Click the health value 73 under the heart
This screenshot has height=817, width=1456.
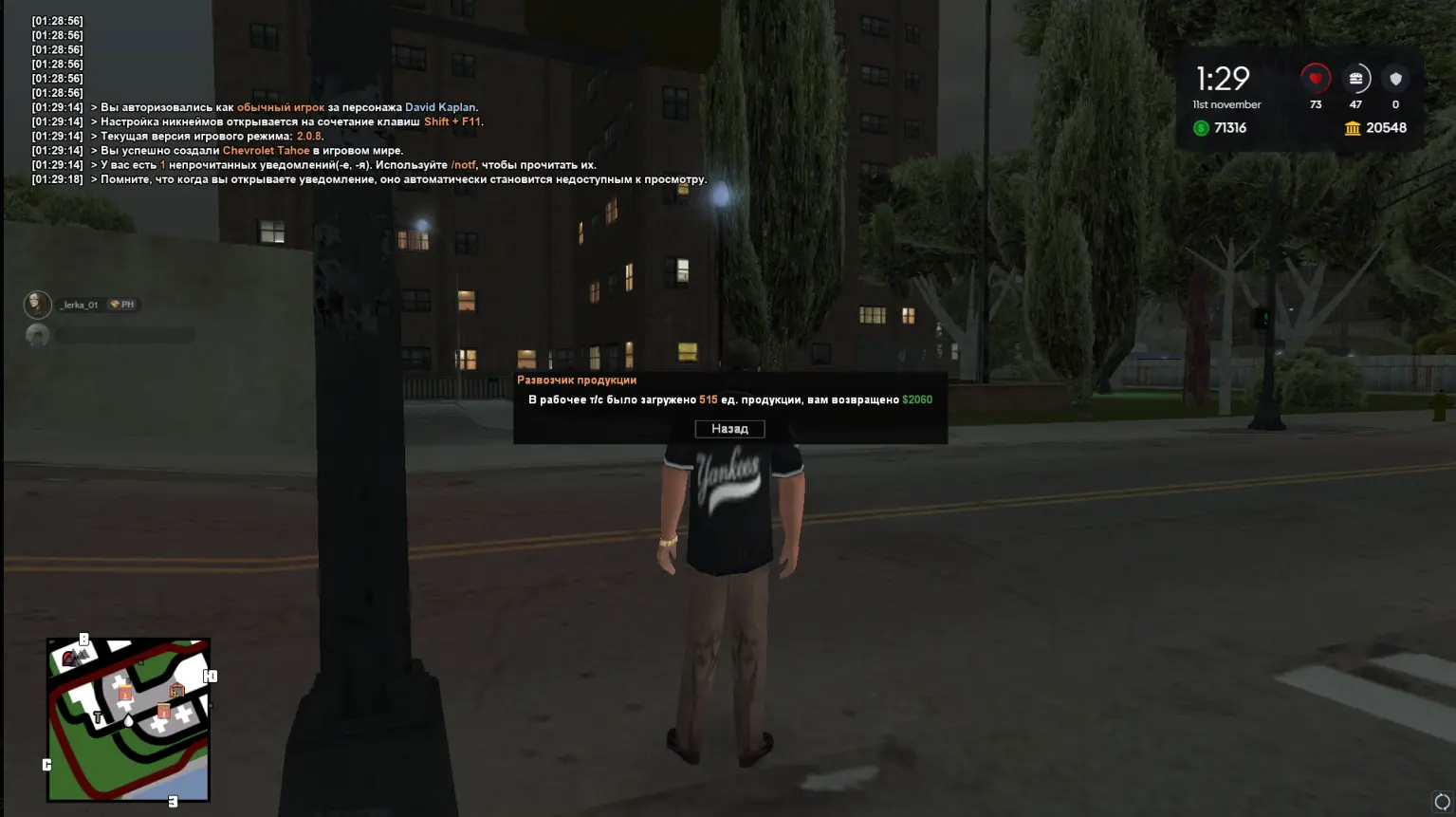point(1316,105)
